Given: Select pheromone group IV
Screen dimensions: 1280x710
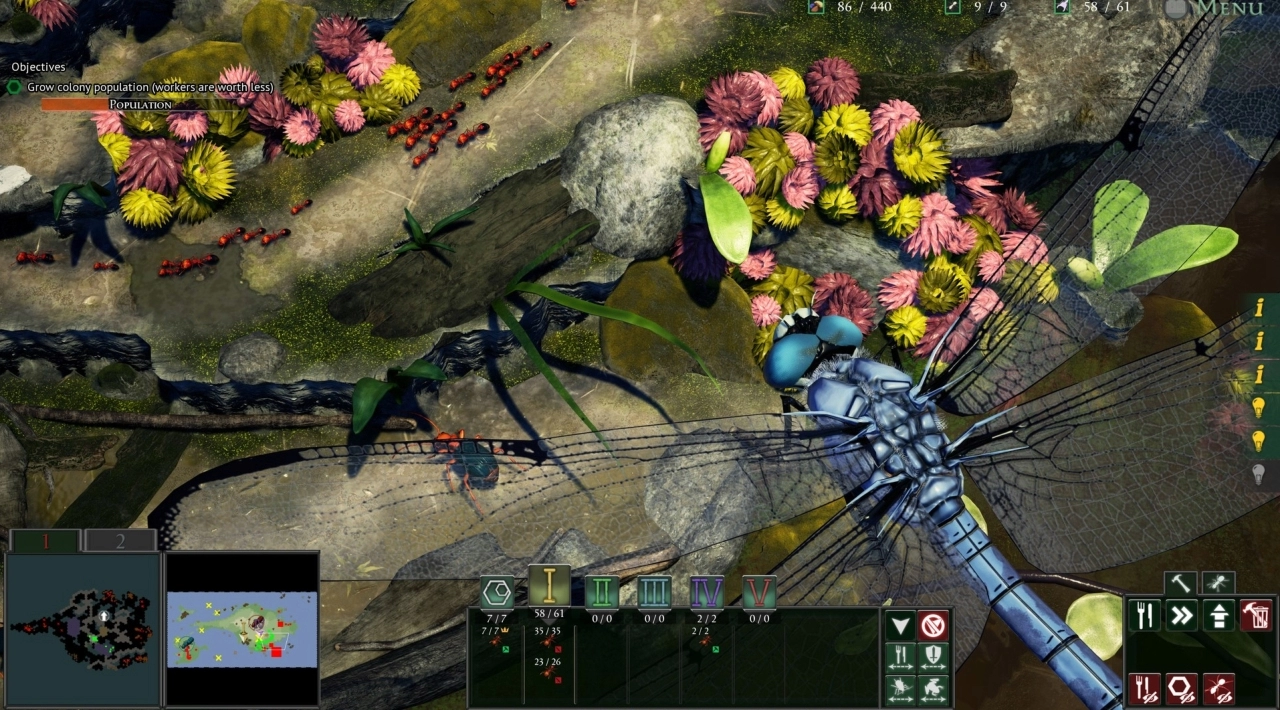Looking at the screenshot, I should pyautogui.click(x=707, y=593).
